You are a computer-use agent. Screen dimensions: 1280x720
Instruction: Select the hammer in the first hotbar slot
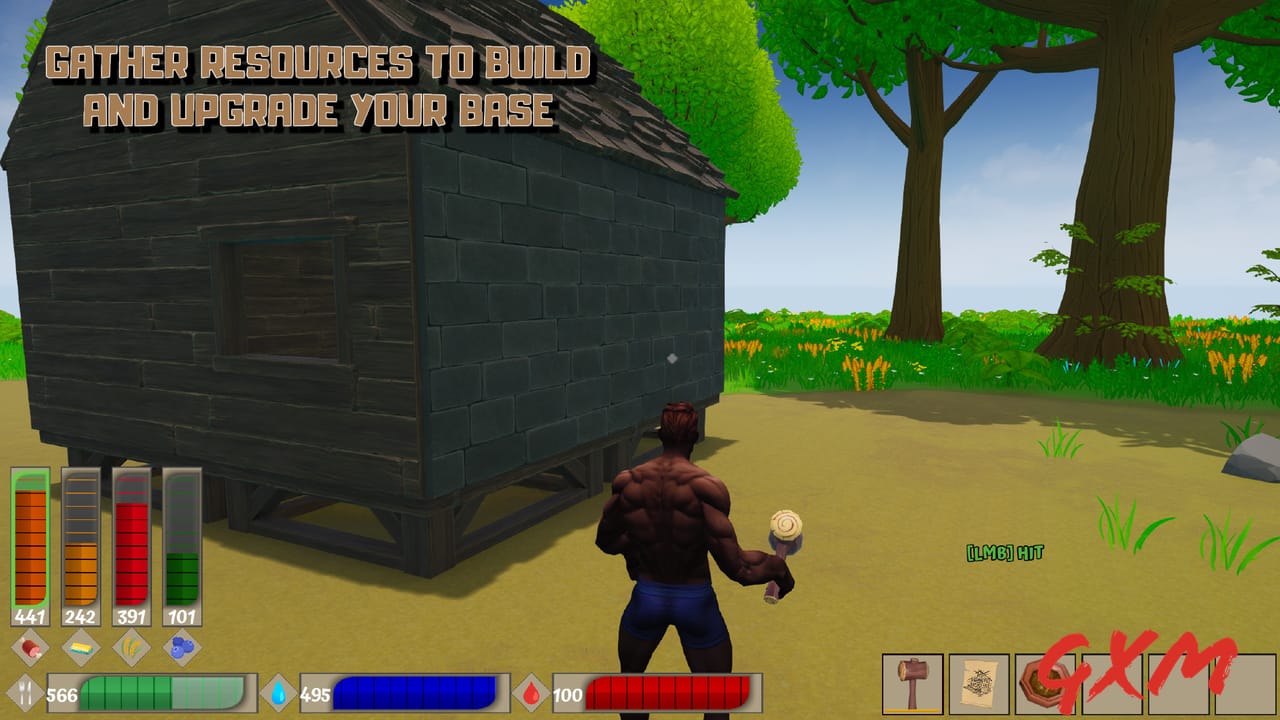coord(910,685)
